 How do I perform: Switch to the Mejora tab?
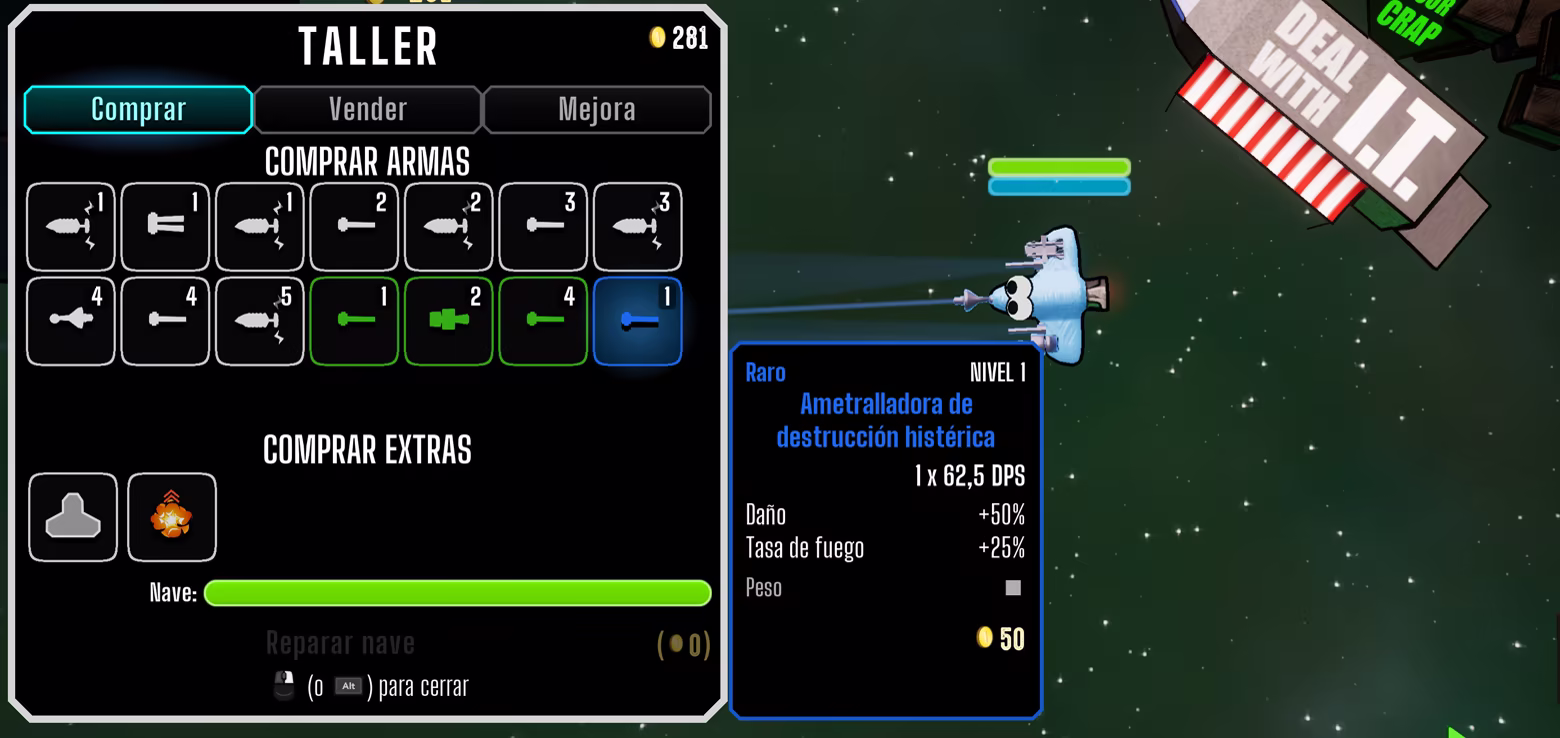click(597, 109)
